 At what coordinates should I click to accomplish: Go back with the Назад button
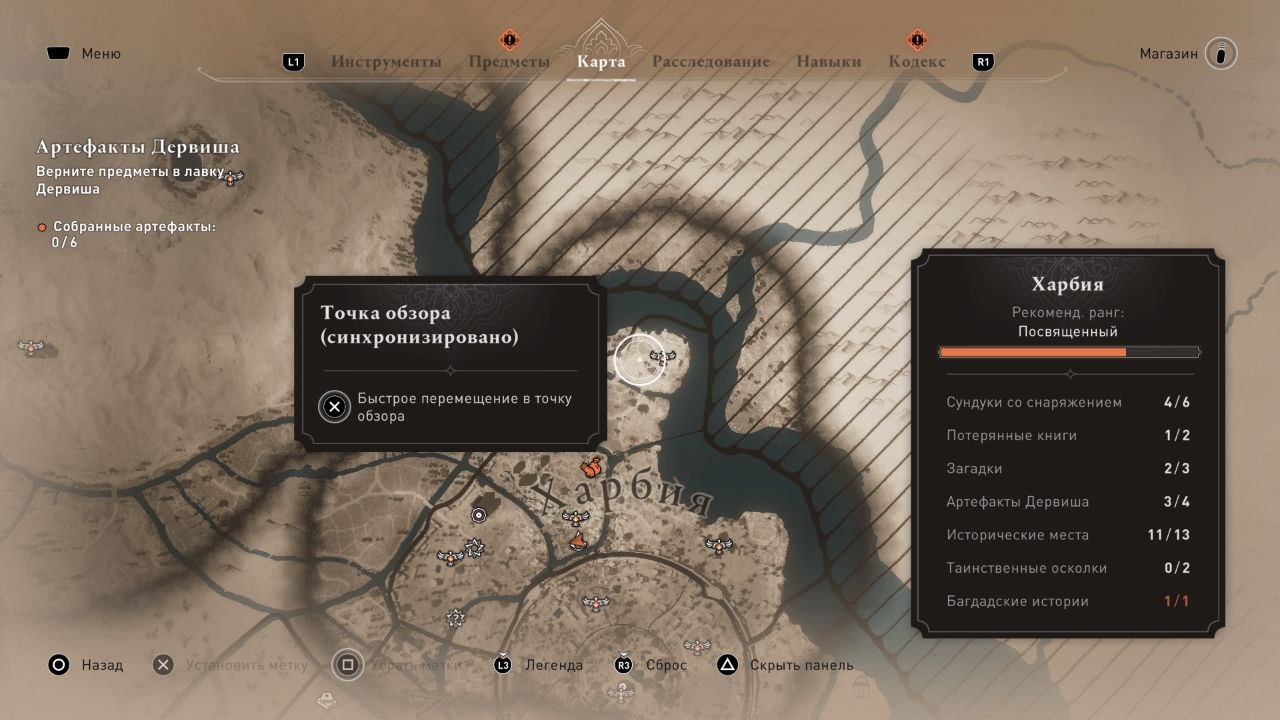(86, 665)
